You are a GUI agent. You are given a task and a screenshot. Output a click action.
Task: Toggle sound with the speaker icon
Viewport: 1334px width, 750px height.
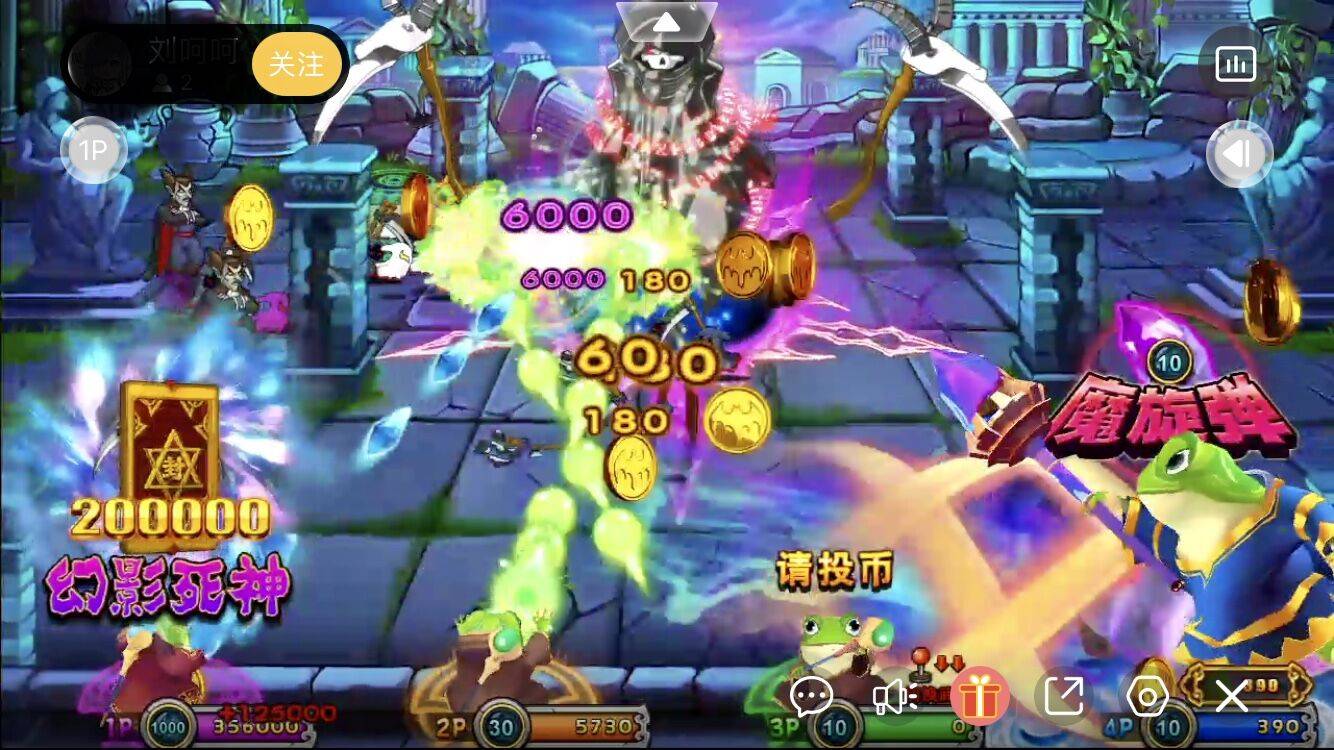pos(894,695)
